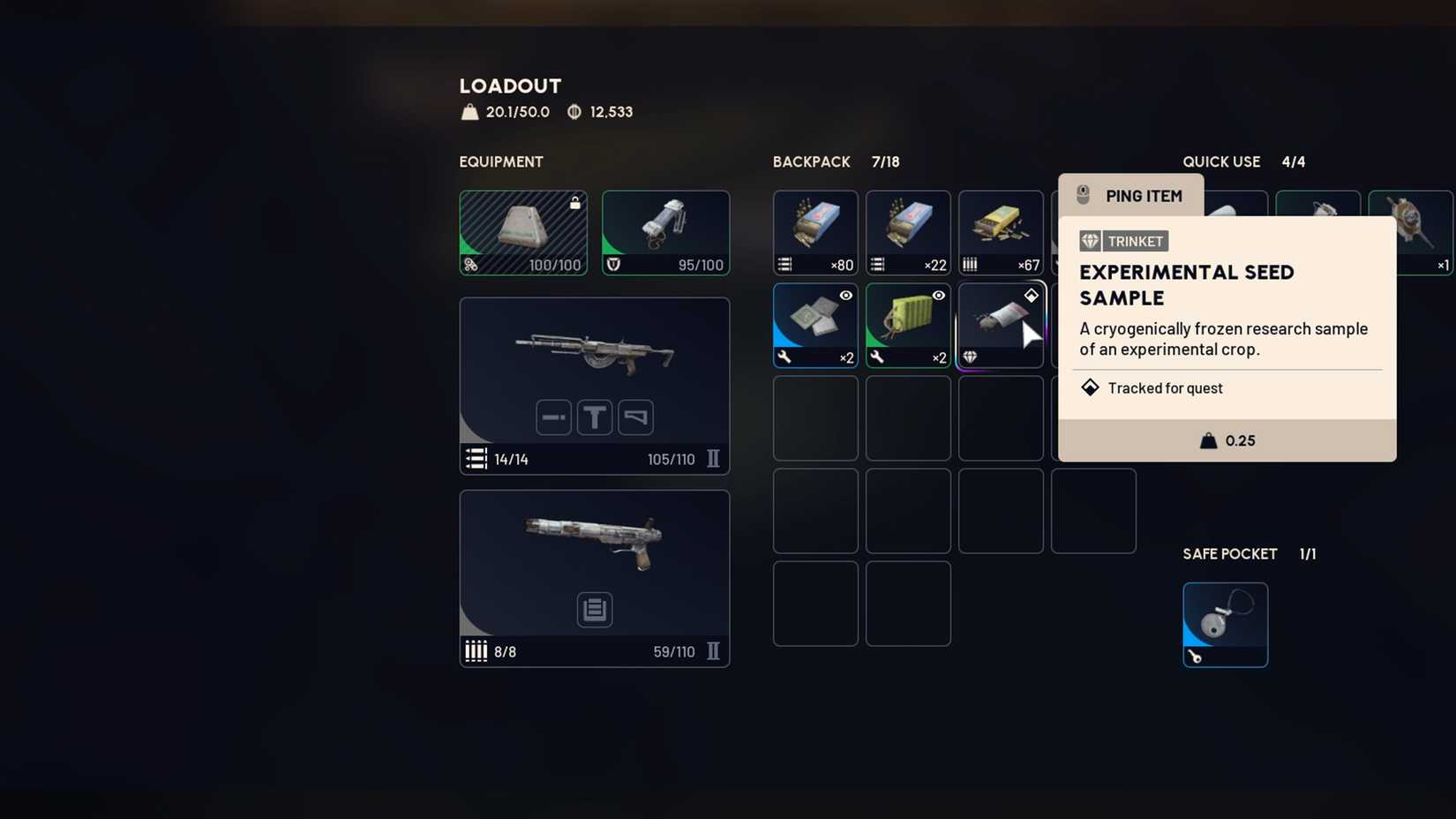Toggle the eye icon on the yellow battery pack
The image size is (1456, 819).
938,296
